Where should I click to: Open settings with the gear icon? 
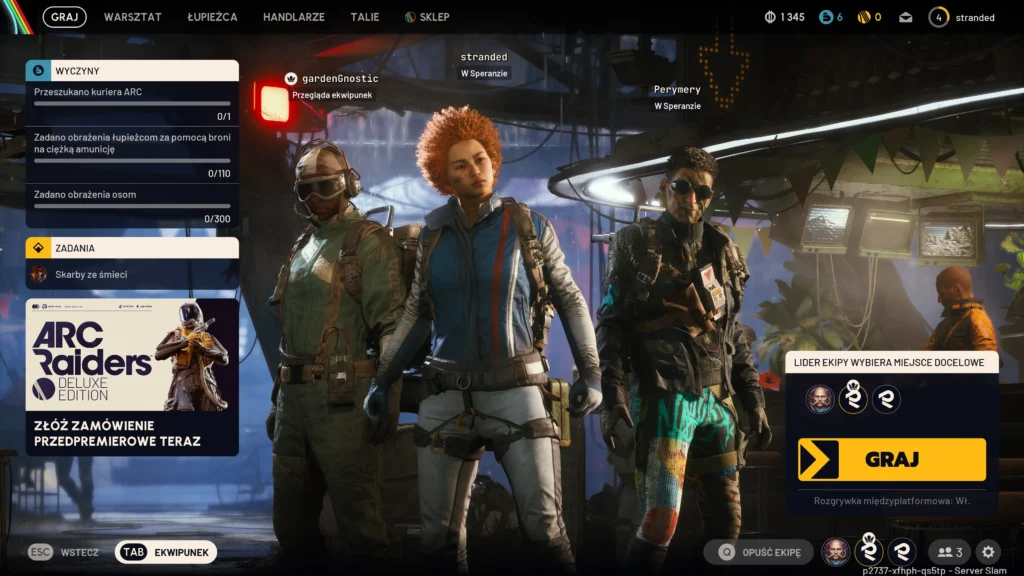coord(988,552)
